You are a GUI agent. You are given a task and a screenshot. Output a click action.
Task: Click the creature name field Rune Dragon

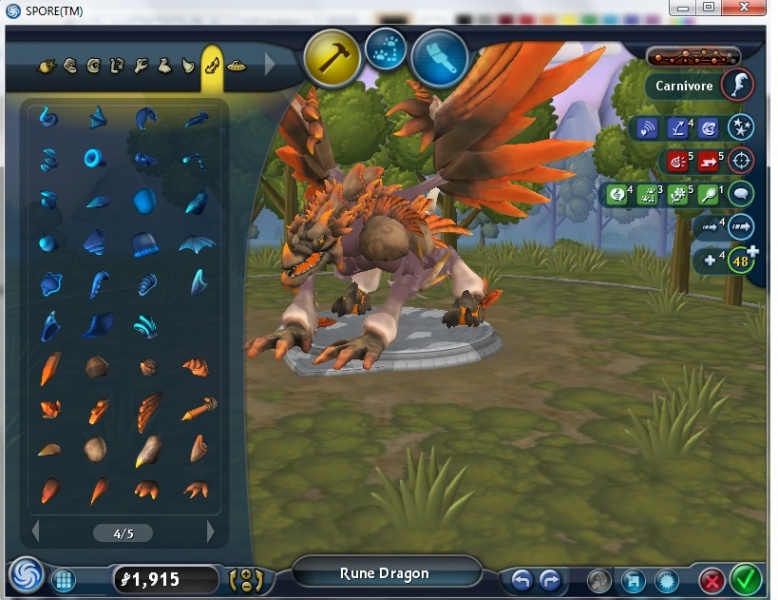[x=385, y=574]
